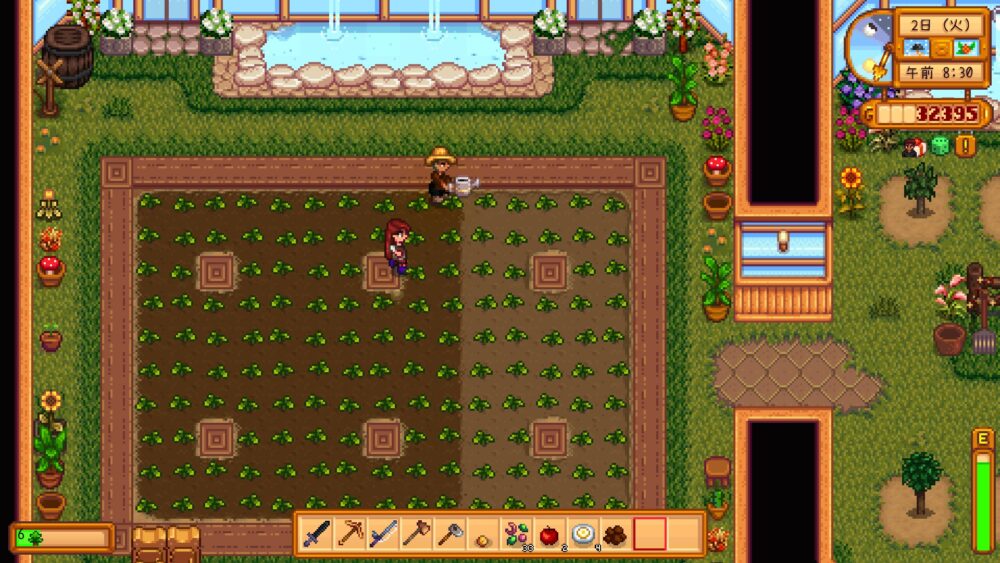This screenshot has width=1000, height=563.
Task: Open the journal with the exclamation icon
Action: coord(965,145)
